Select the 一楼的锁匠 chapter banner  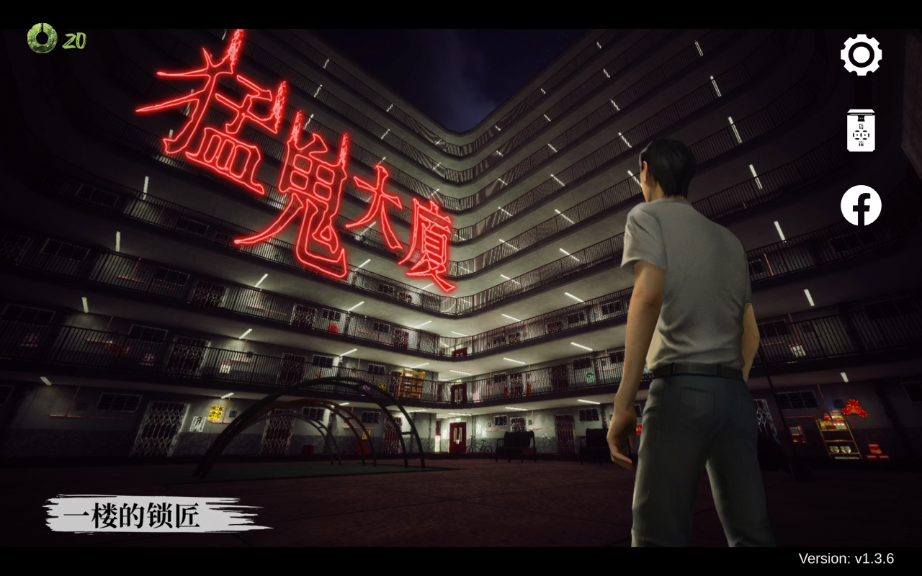(x=150, y=515)
